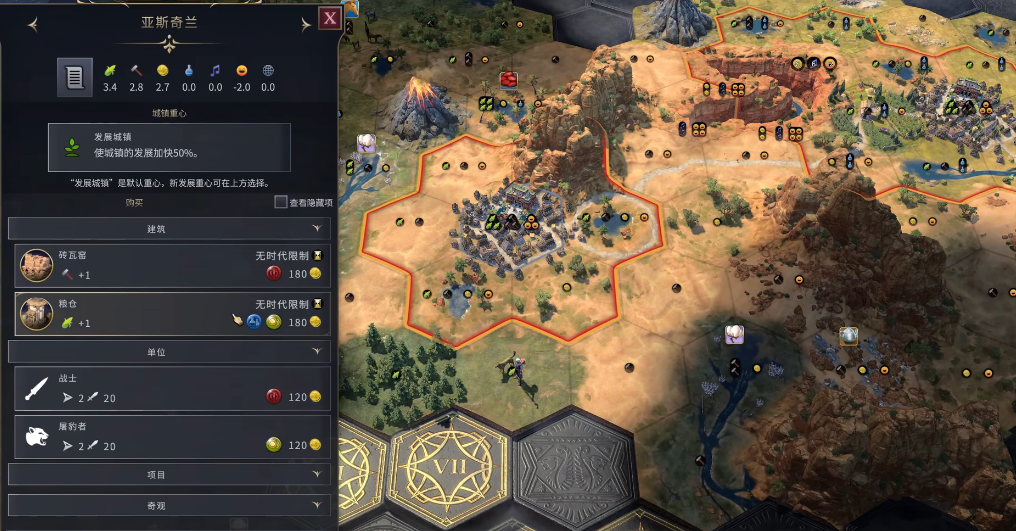Image resolution: width=1016 pixels, height=531 pixels.
Task: Select the 发展城镇 town focus box
Action: click(x=169, y=147)
